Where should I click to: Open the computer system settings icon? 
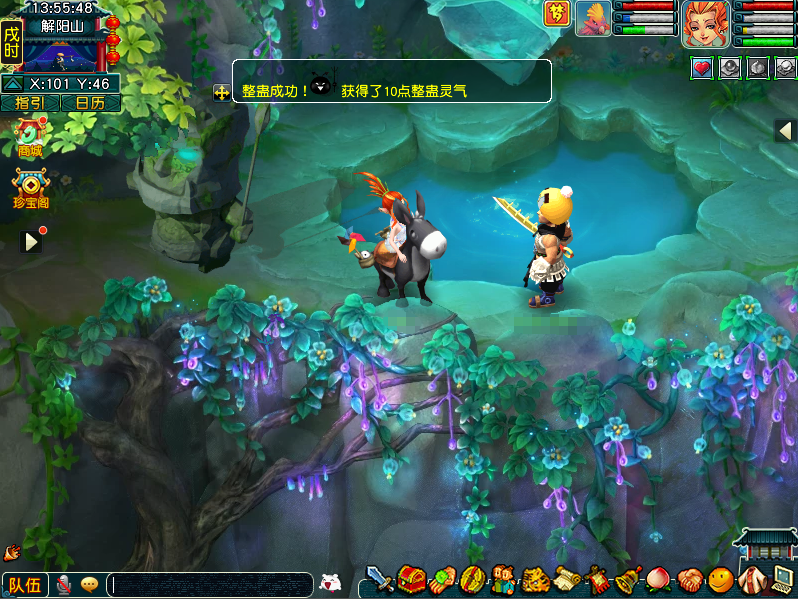pyautogui.click(x=781, y=577)
